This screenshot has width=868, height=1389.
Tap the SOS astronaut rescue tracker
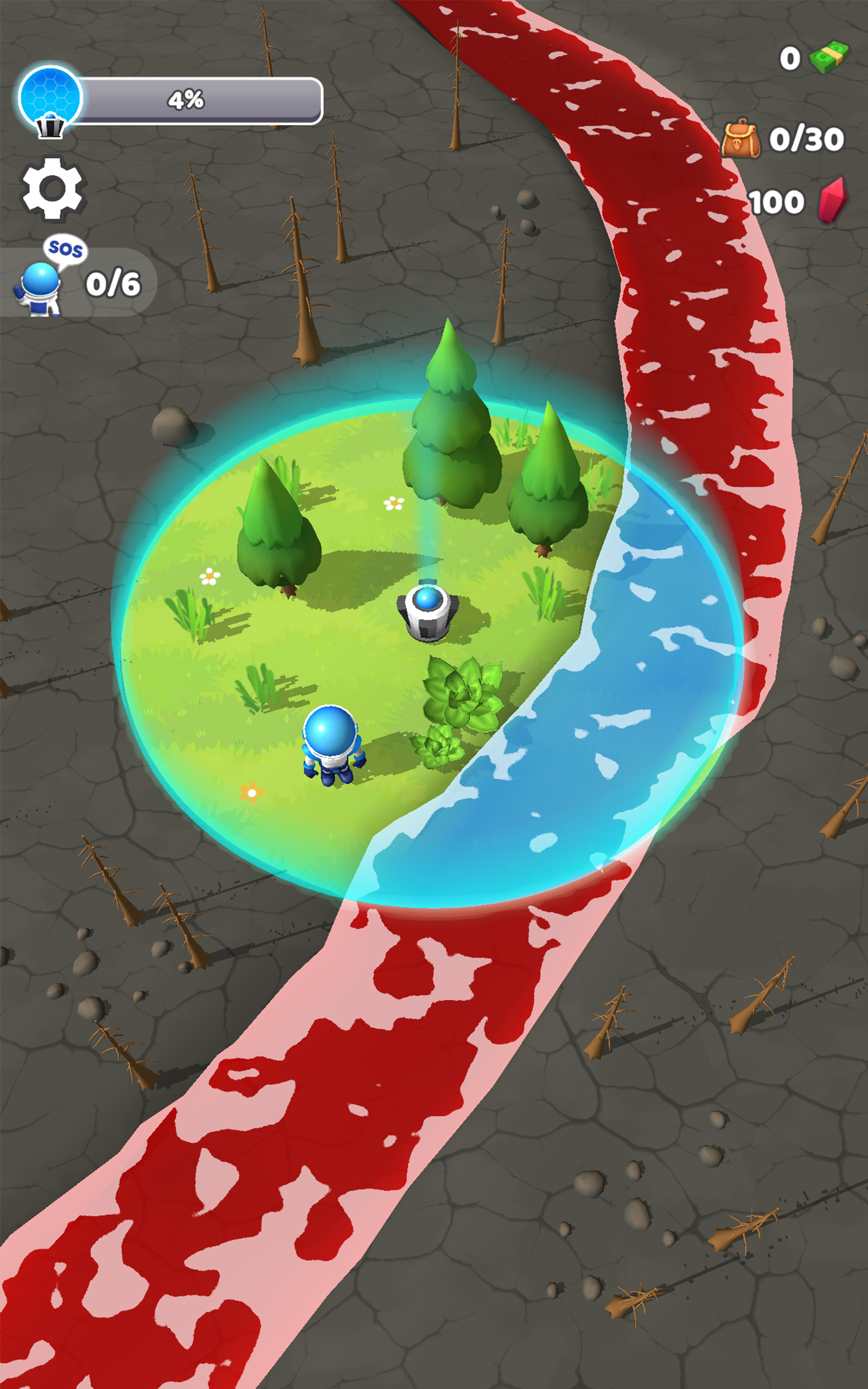[78, 281]
